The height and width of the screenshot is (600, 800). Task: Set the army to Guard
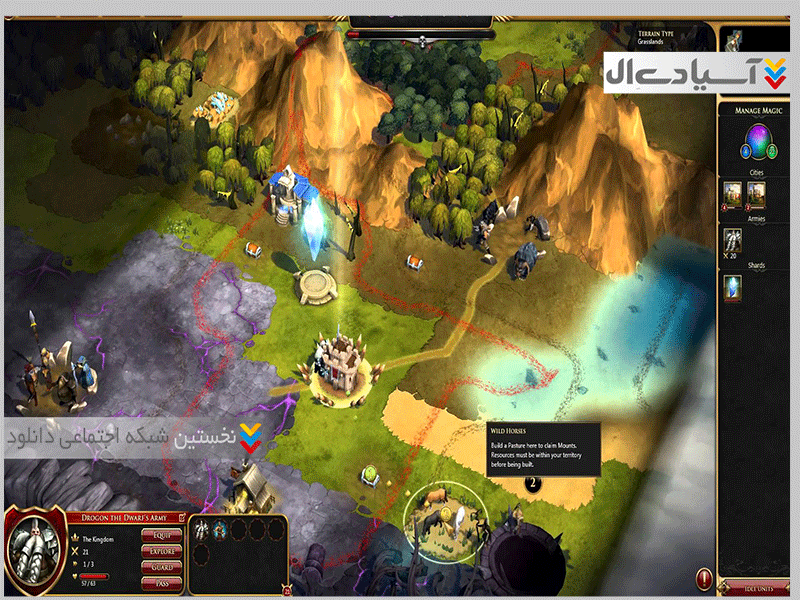161,567
